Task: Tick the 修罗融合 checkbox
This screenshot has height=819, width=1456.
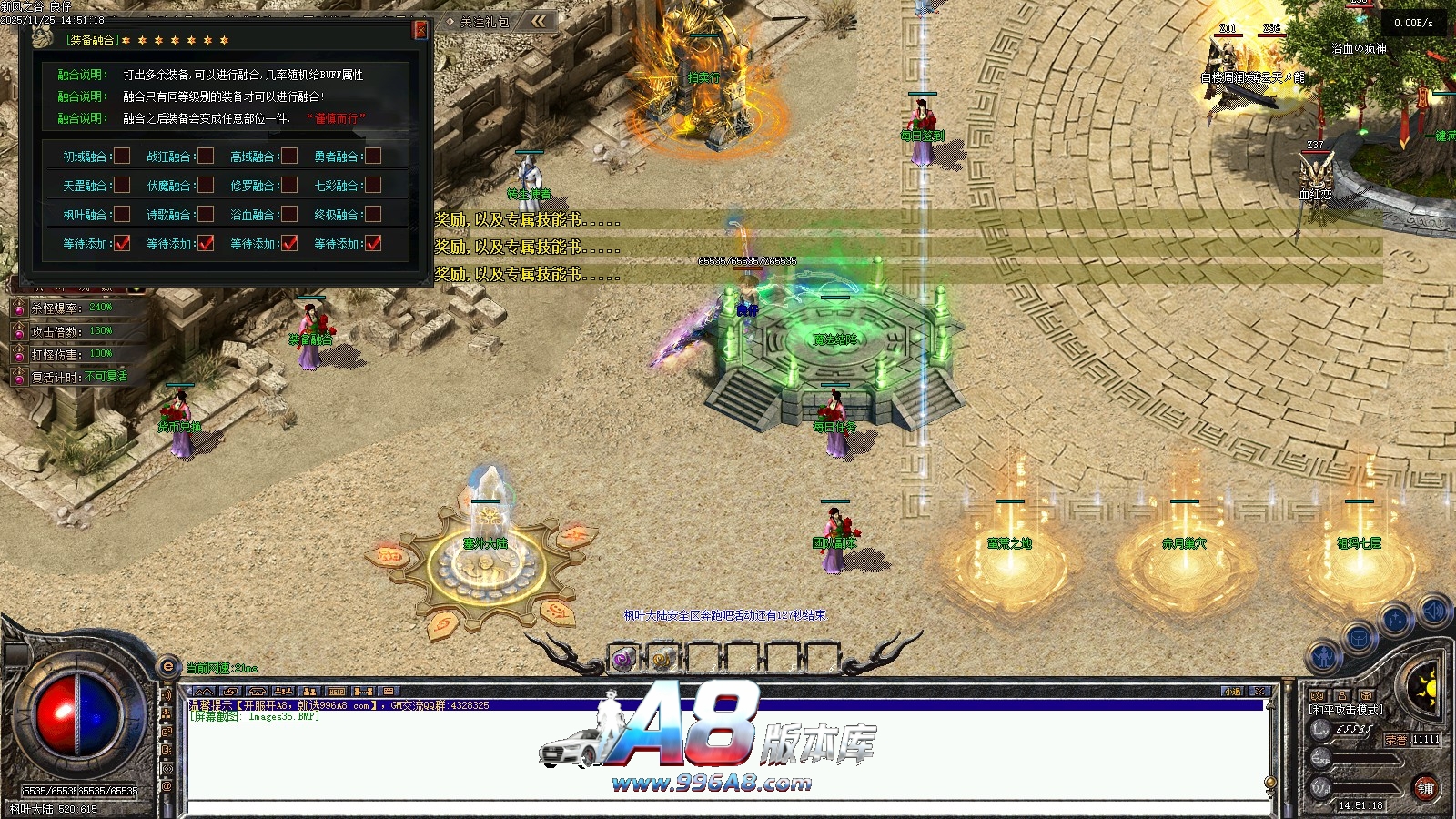Action: coord(289,186)
